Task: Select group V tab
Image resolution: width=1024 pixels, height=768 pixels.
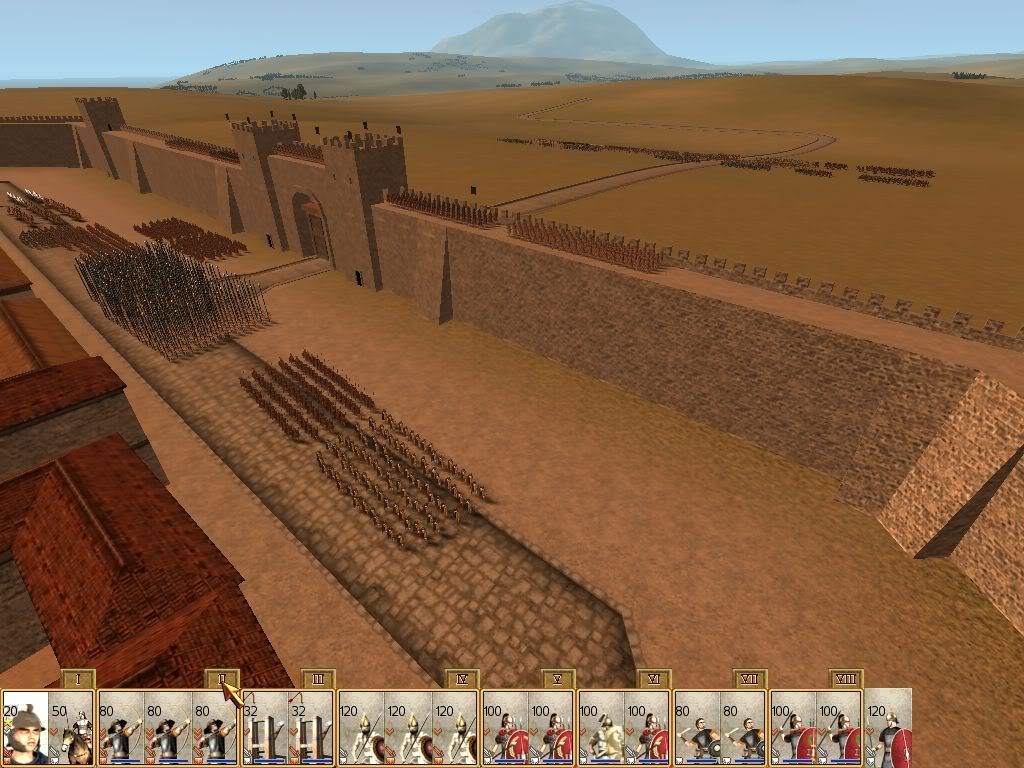Action: click(x=557, y=680)
